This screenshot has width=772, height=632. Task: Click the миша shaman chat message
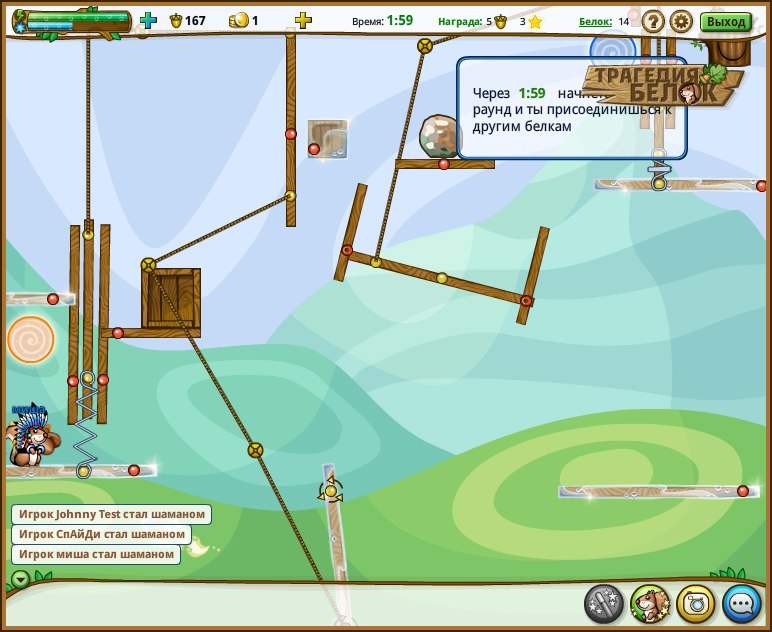(96, 554)
